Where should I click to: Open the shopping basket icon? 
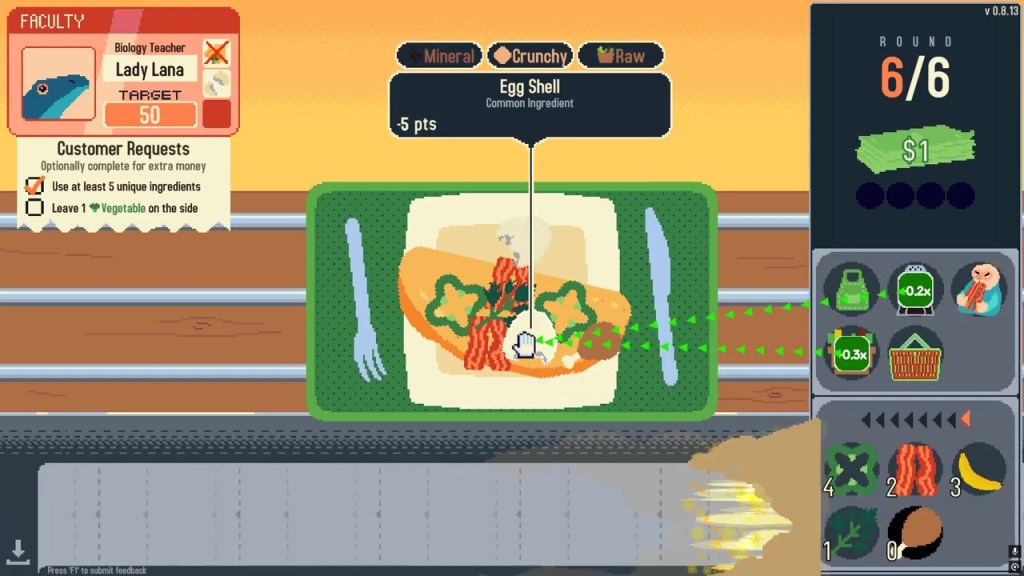pyautogui.click(x=914, y=353)
